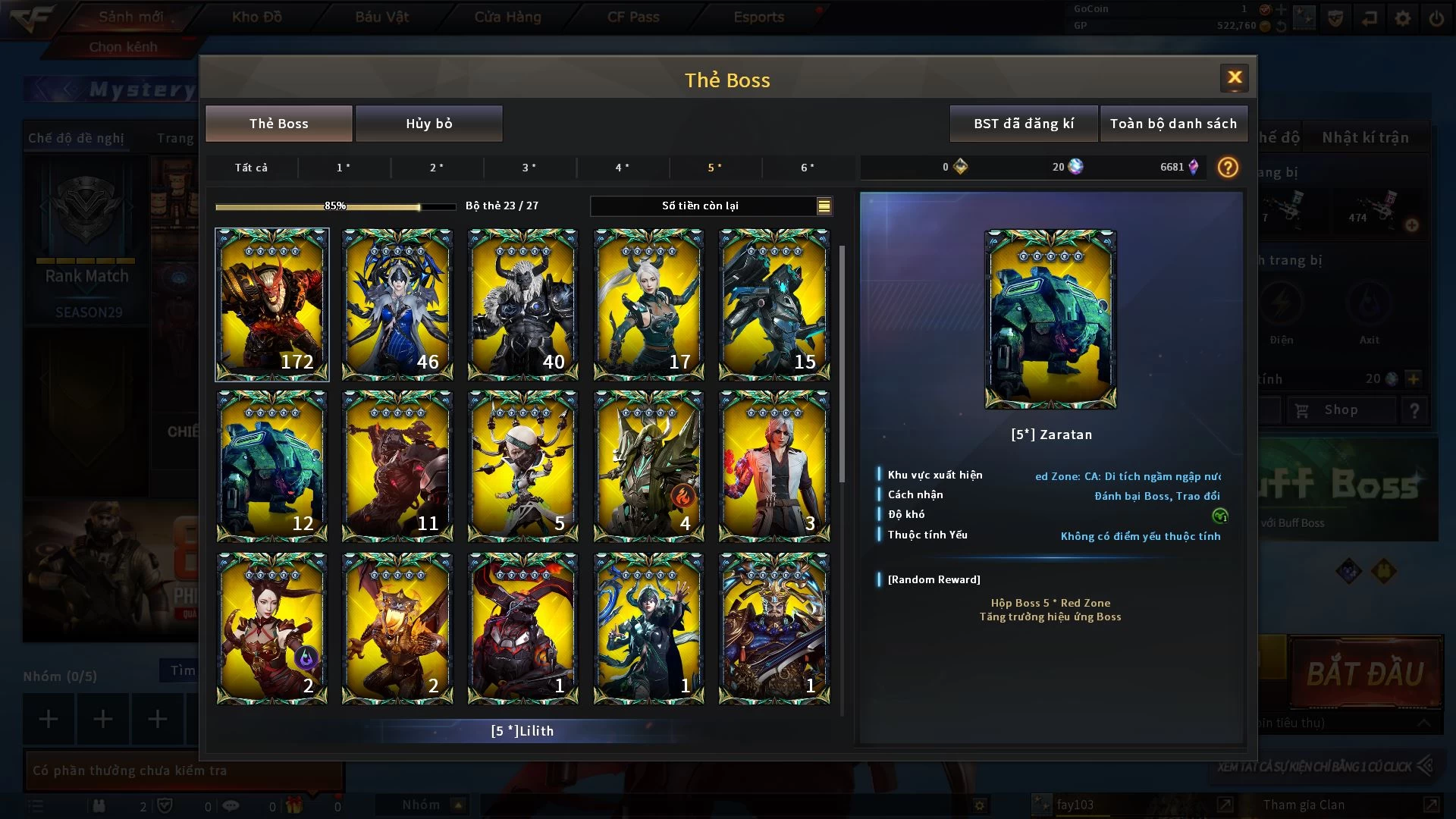Filter cards by 3 stars
This screenshot has width=1456, height=819.
click(x=529, y=168)
